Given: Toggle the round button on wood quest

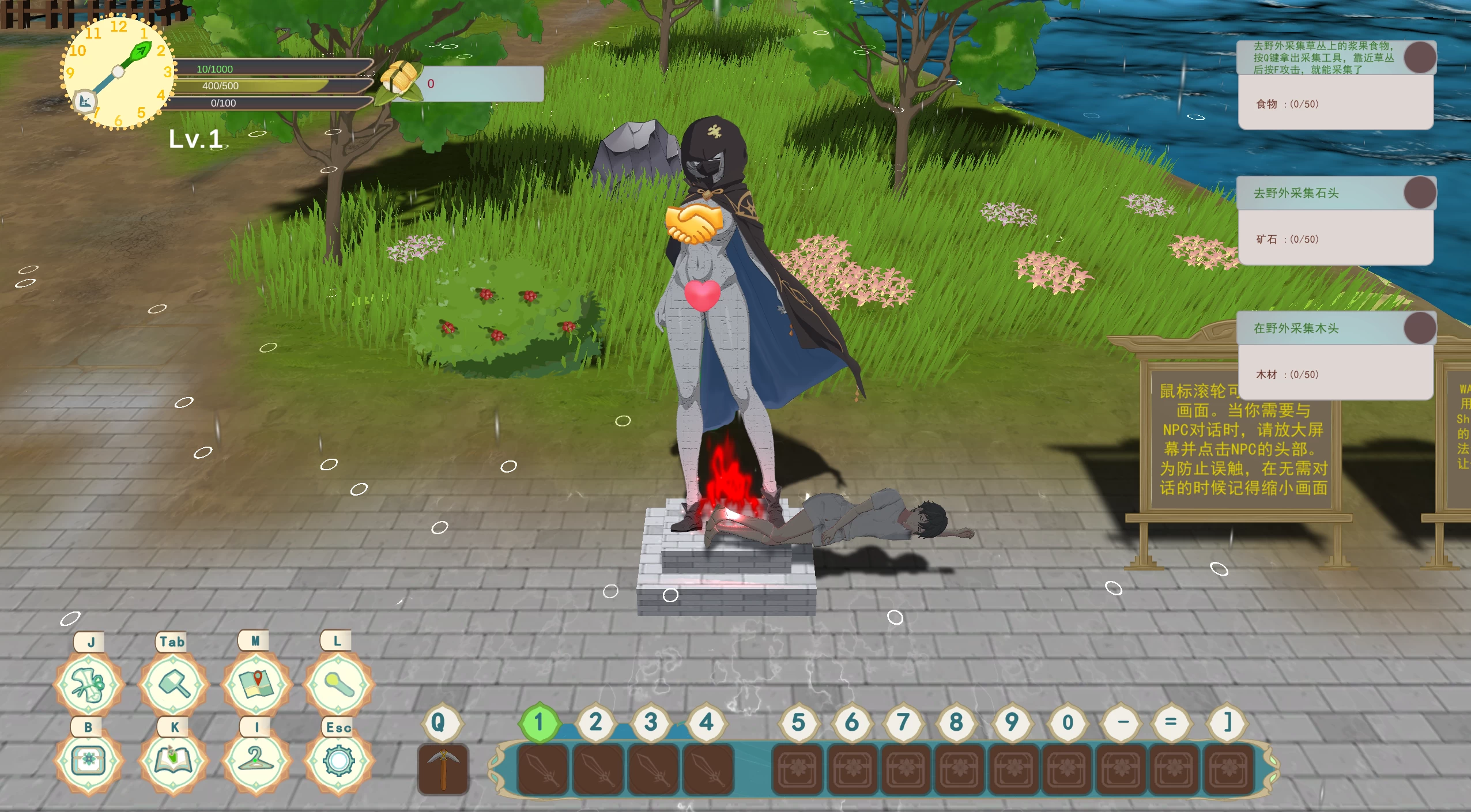Looking at the screenshot, I should (1420, 328).
